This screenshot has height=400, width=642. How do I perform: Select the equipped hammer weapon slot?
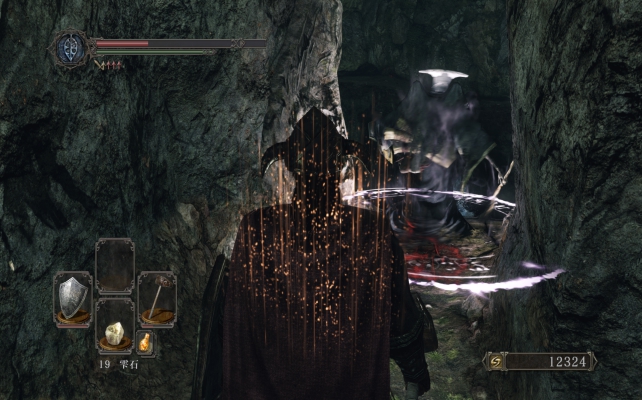(x=156, y=298)
